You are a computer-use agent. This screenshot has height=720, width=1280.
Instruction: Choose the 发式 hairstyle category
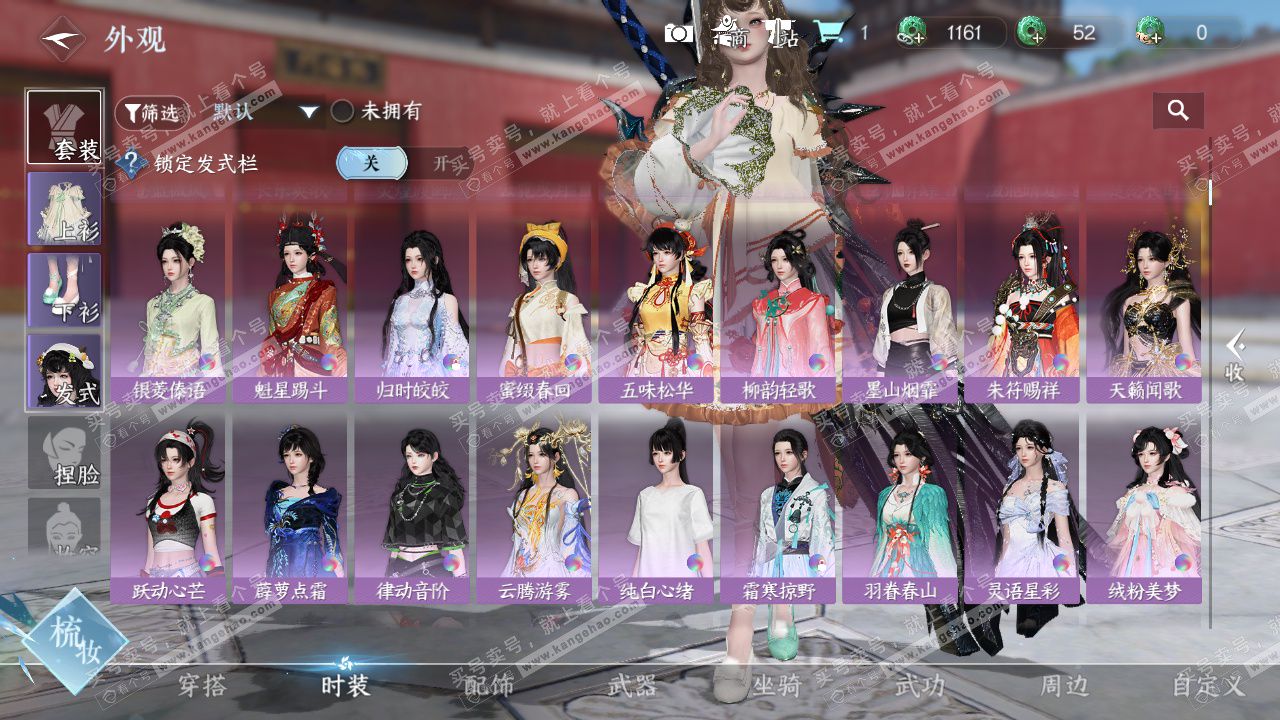[64, 371]
